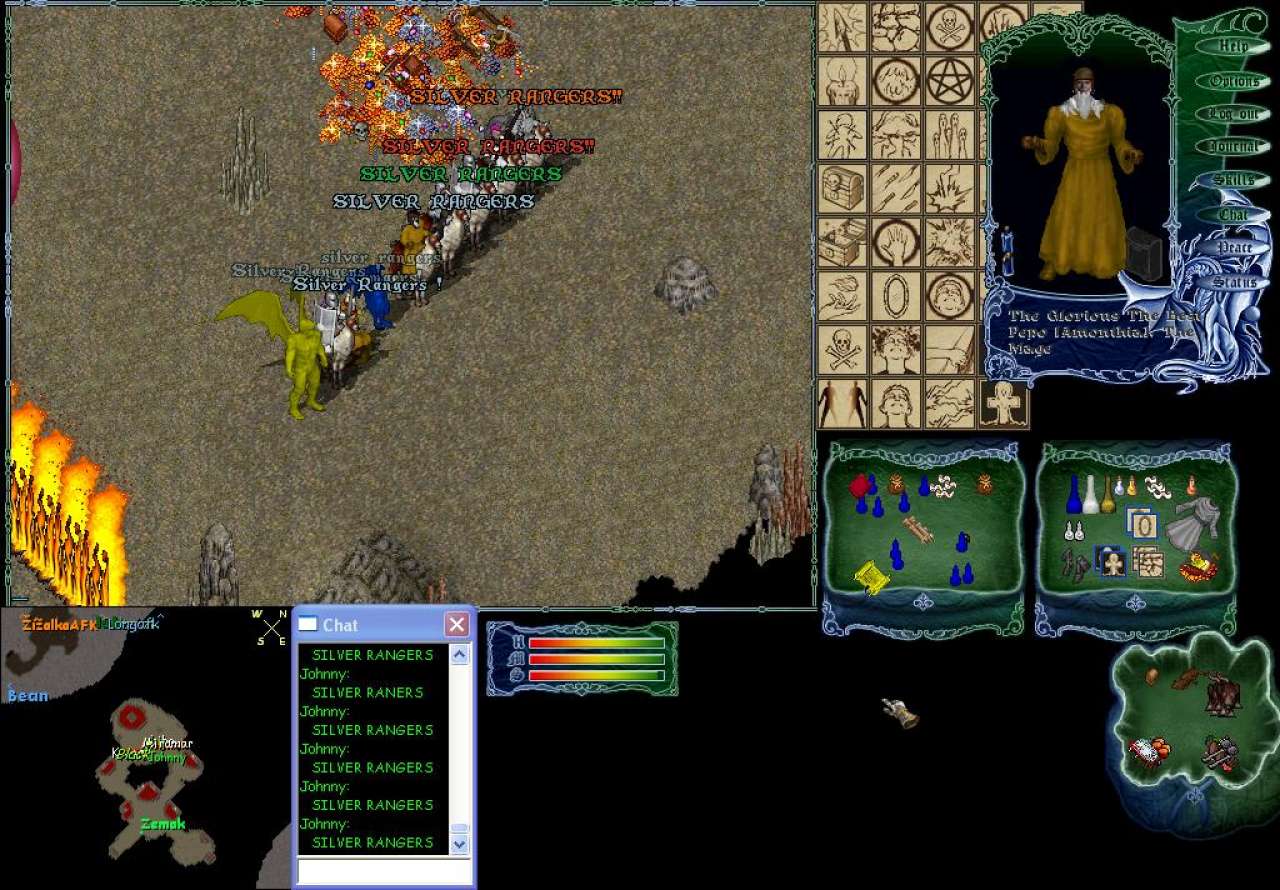1280x890 pixels.
Task: Cast the pentagram spell icon
Action: coord(949,81)
